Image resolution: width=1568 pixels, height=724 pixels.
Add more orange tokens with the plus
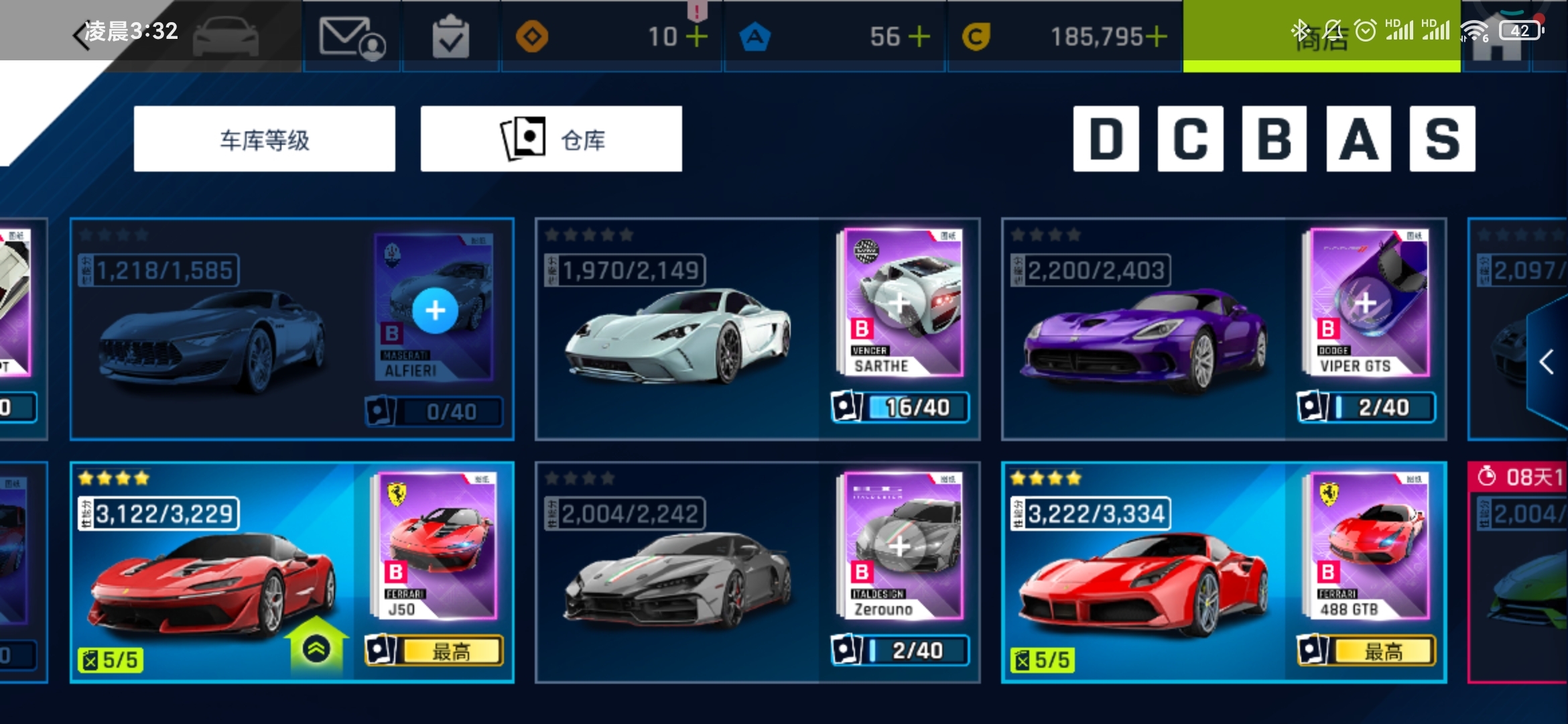697,37
